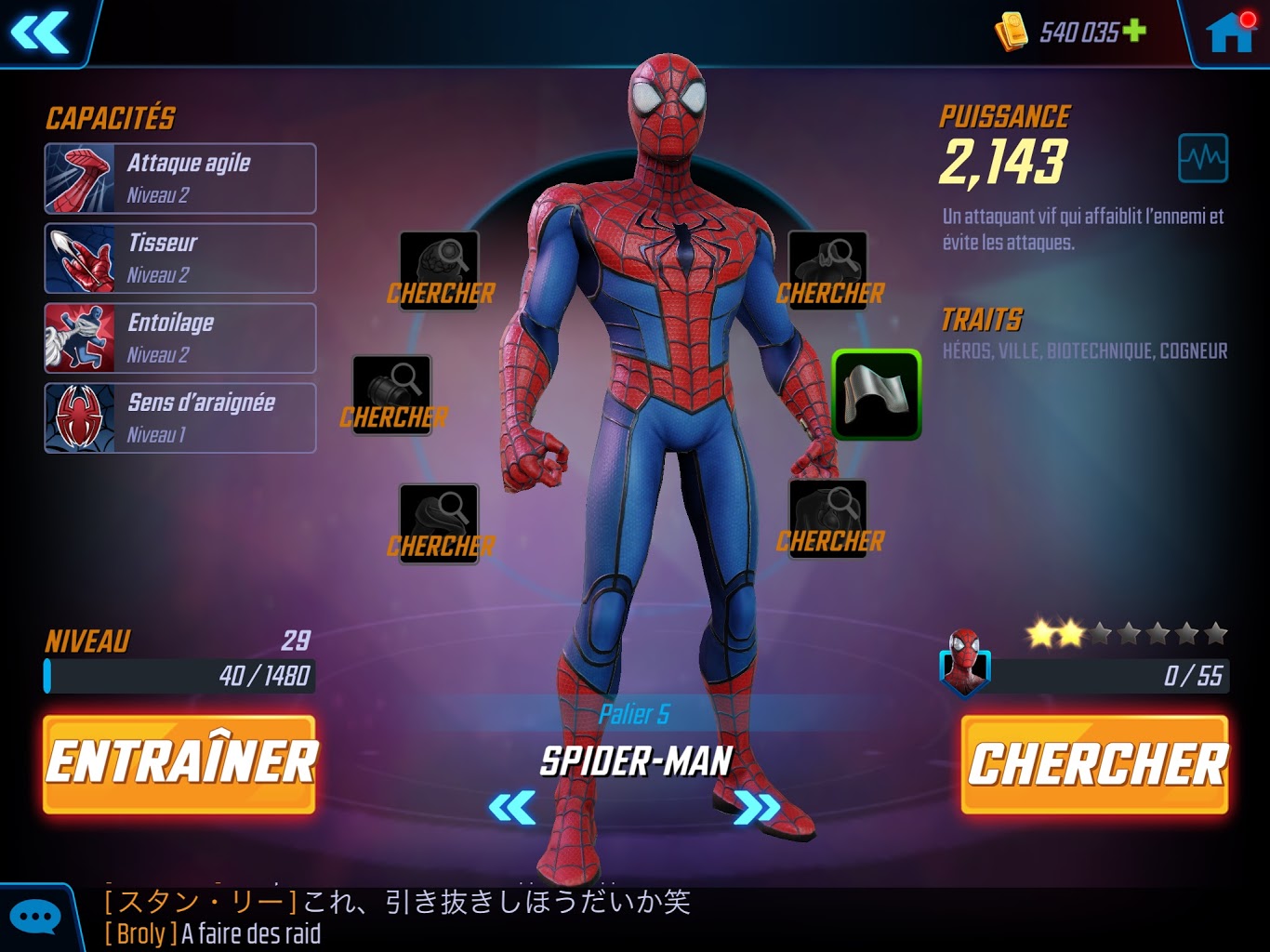Select the Tisseur ability
This screenshot has height=952, width=1270.
click(180, 258)
